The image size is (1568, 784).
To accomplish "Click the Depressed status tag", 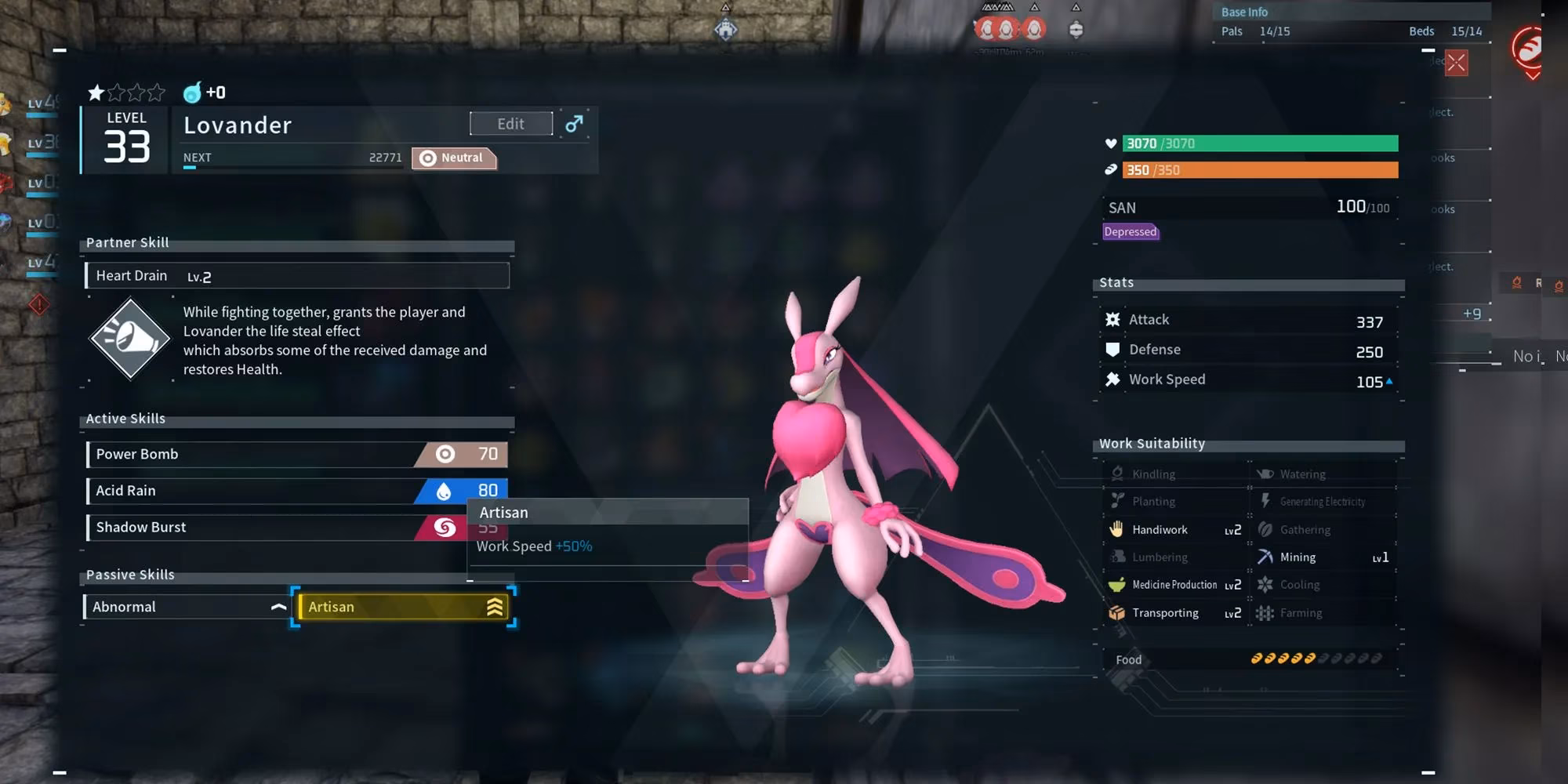I will point(1130,232).
